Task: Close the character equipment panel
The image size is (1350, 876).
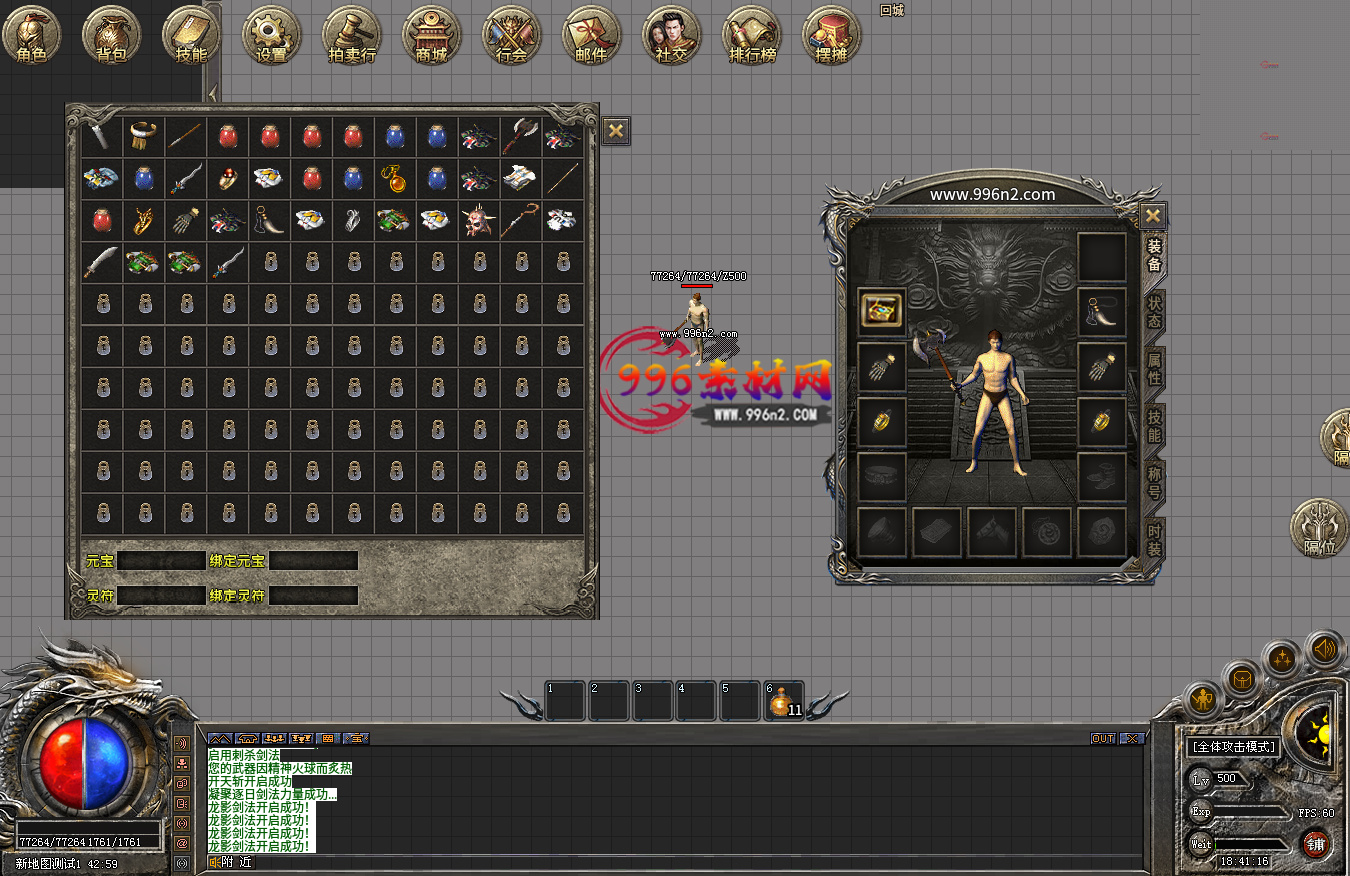Action: (x=1153, y=215)
